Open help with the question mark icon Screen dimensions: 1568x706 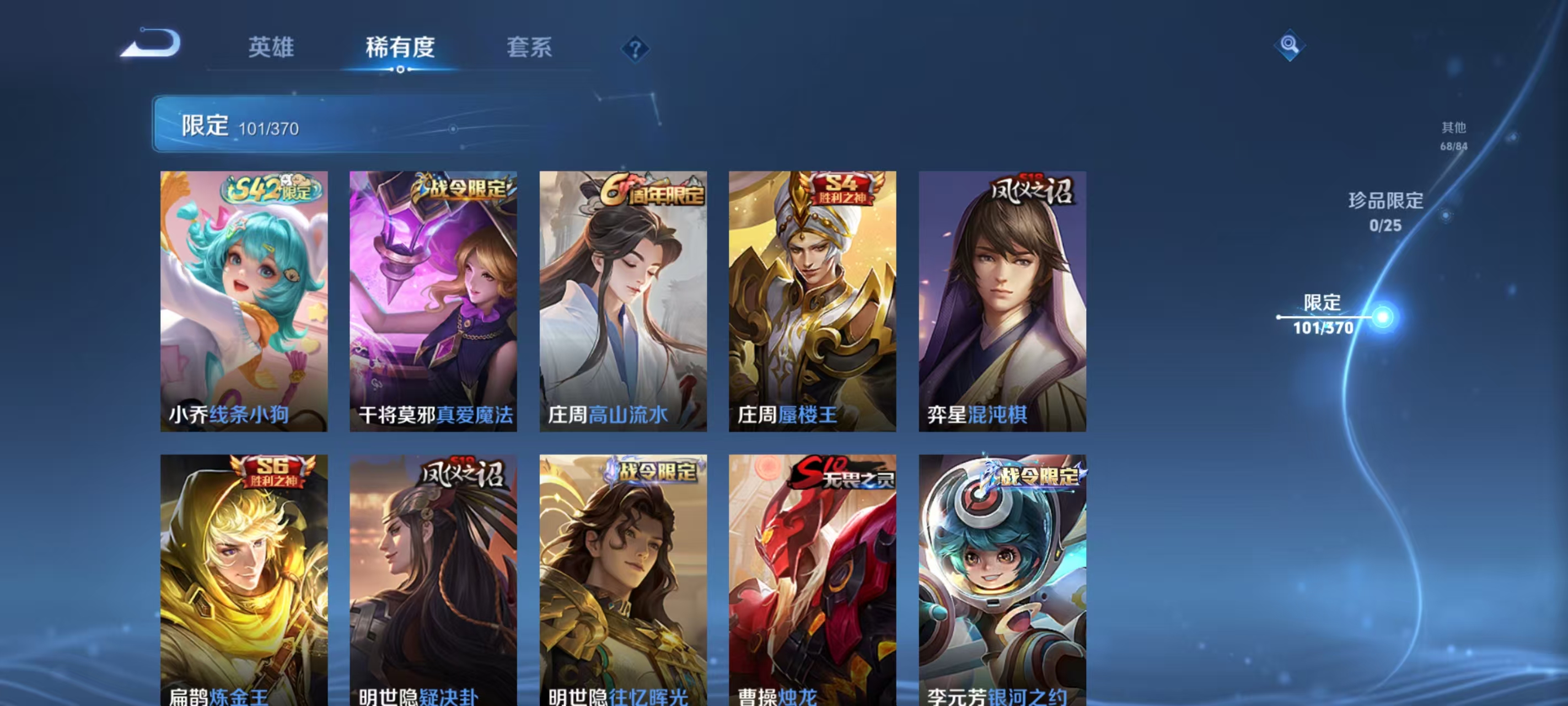tap(635, 48)
